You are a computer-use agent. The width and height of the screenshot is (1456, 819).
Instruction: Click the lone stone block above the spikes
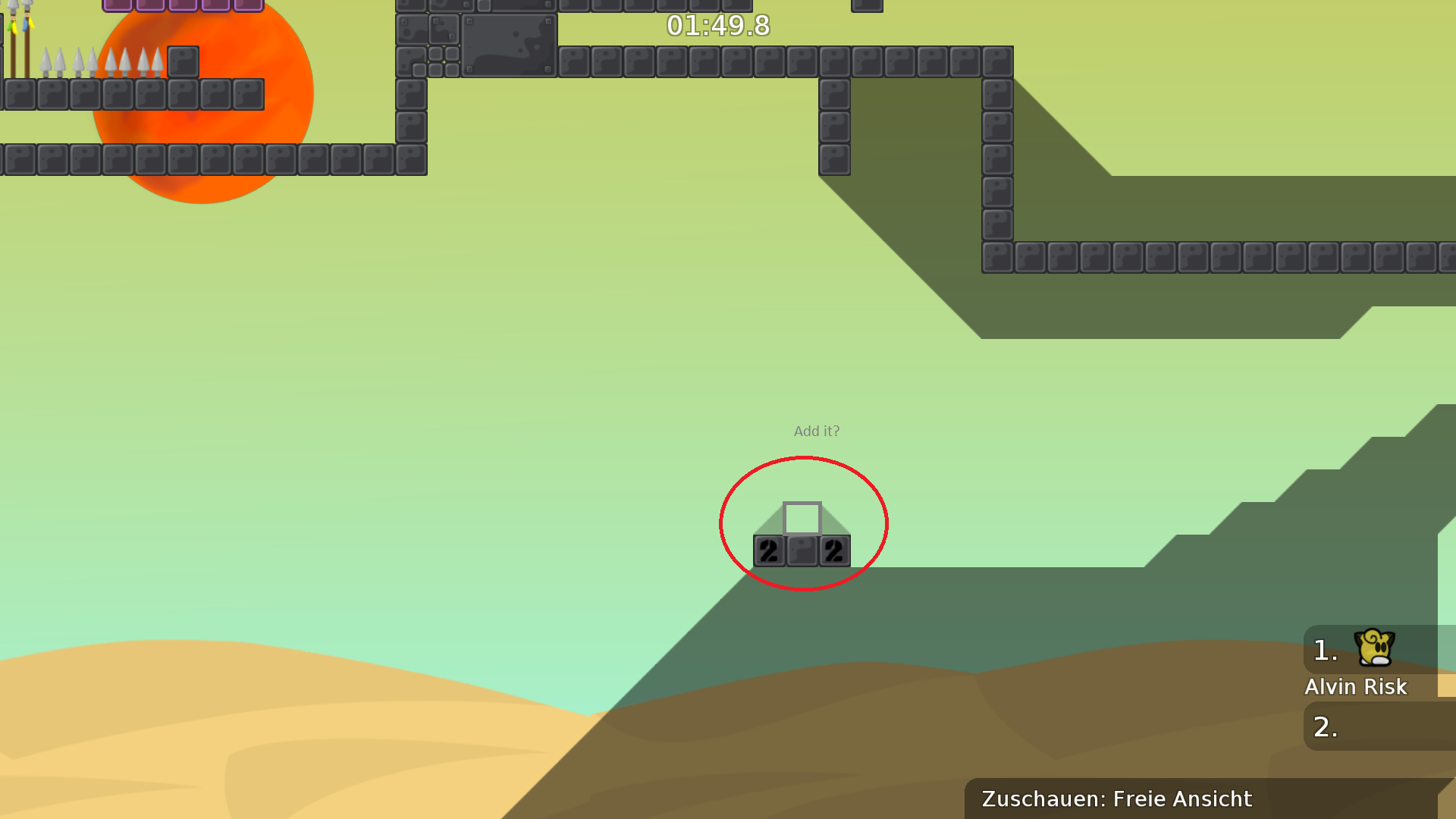coord(183,62)
